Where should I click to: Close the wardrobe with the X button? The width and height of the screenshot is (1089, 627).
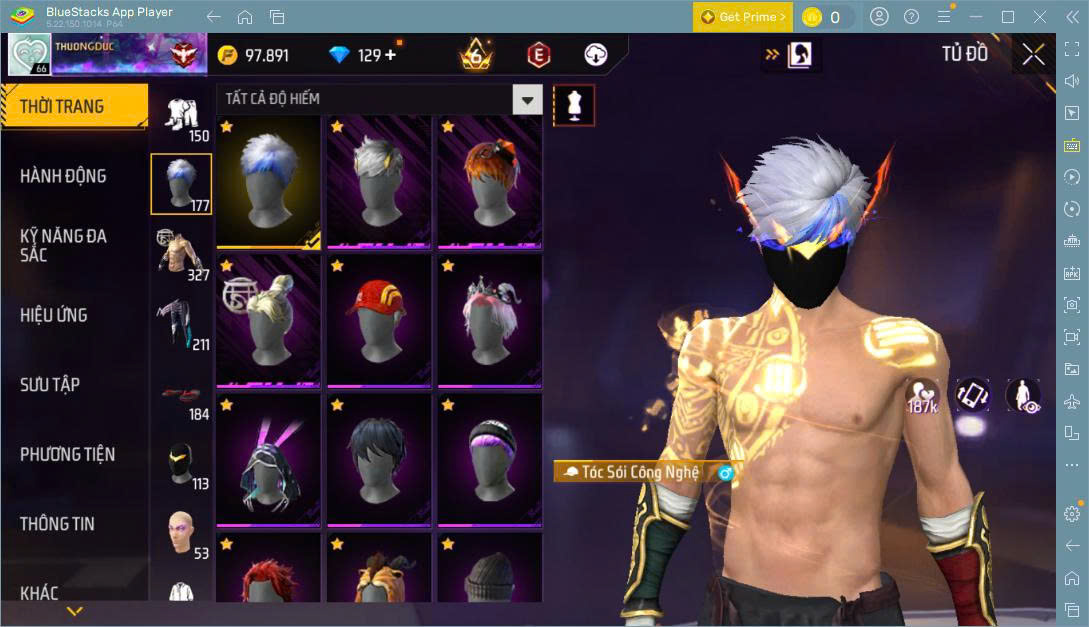click(1033, 55)
